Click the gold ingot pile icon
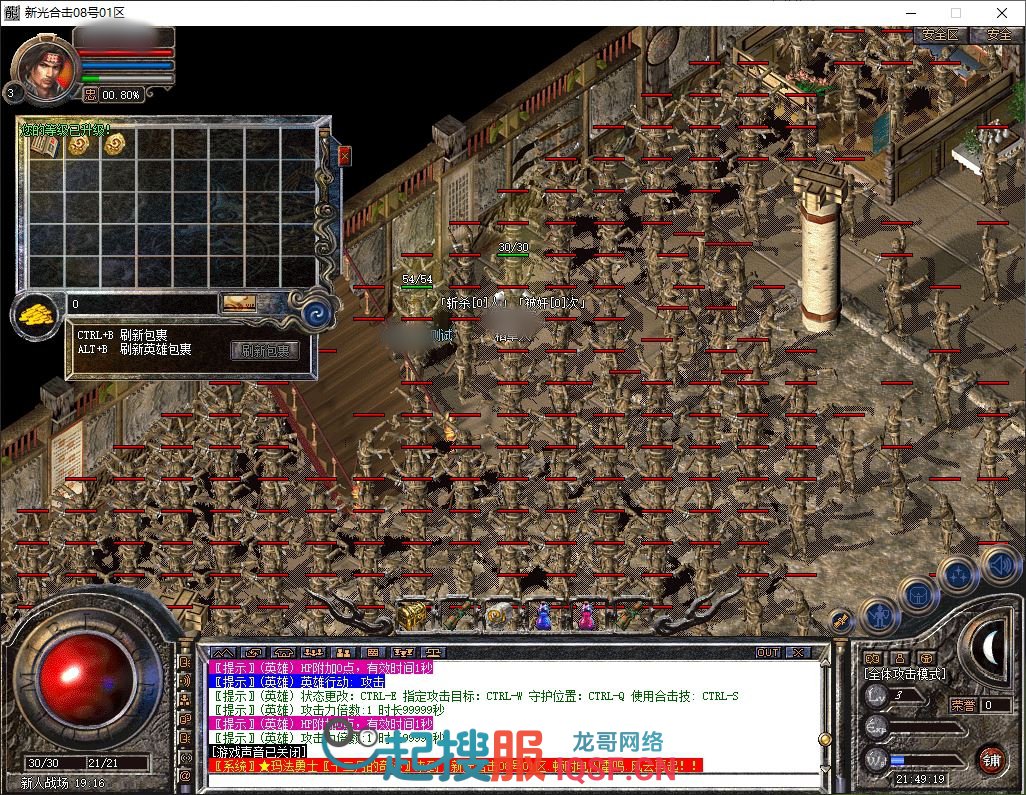Image resolution: width=1026 pixels, height=795 pixels. coord(37,312)
